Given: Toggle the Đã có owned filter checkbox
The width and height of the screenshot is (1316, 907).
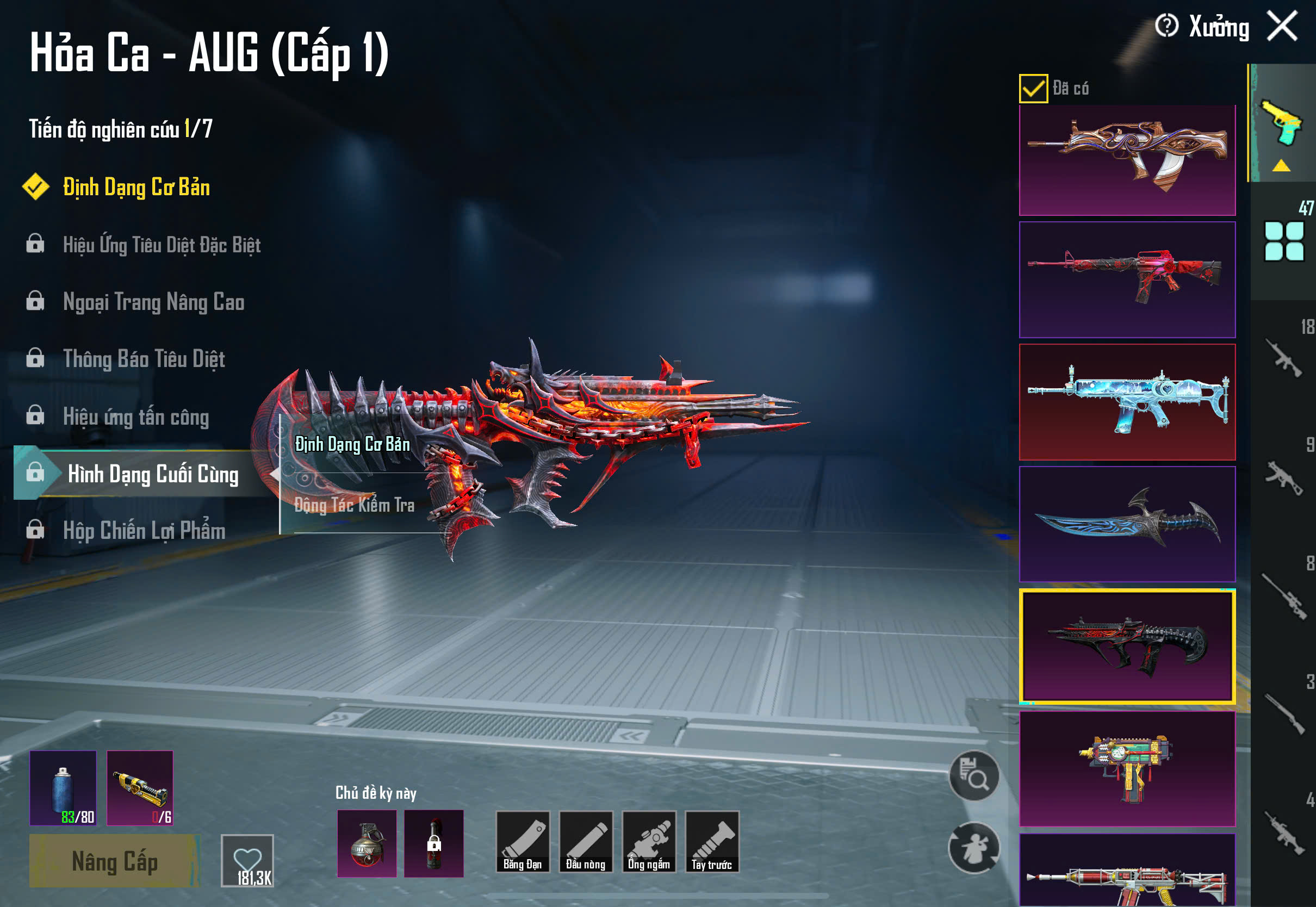Looking at the screenshot, I should coord(1033,89).
